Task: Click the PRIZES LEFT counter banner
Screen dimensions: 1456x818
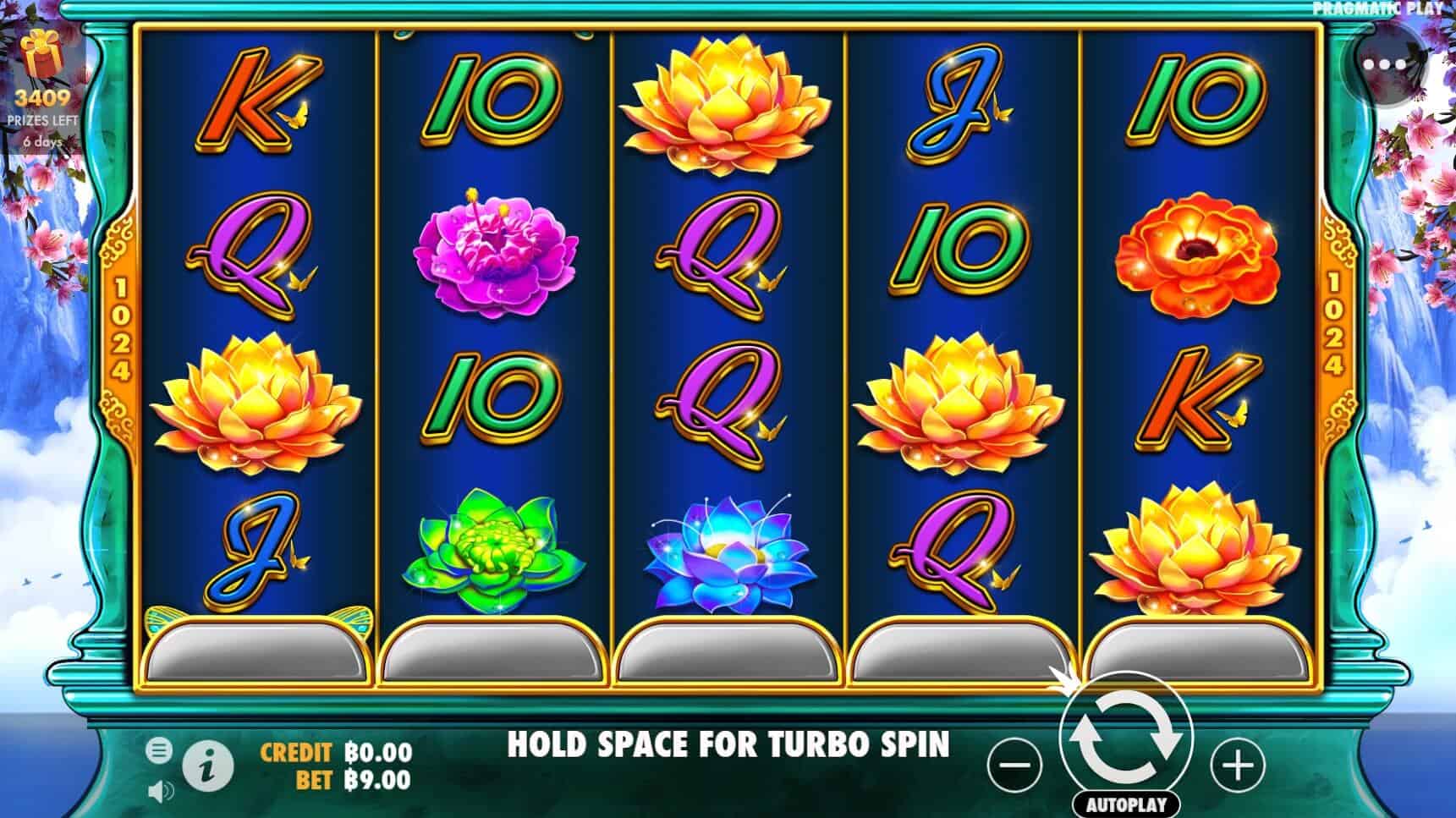Action: click(44, 118)
